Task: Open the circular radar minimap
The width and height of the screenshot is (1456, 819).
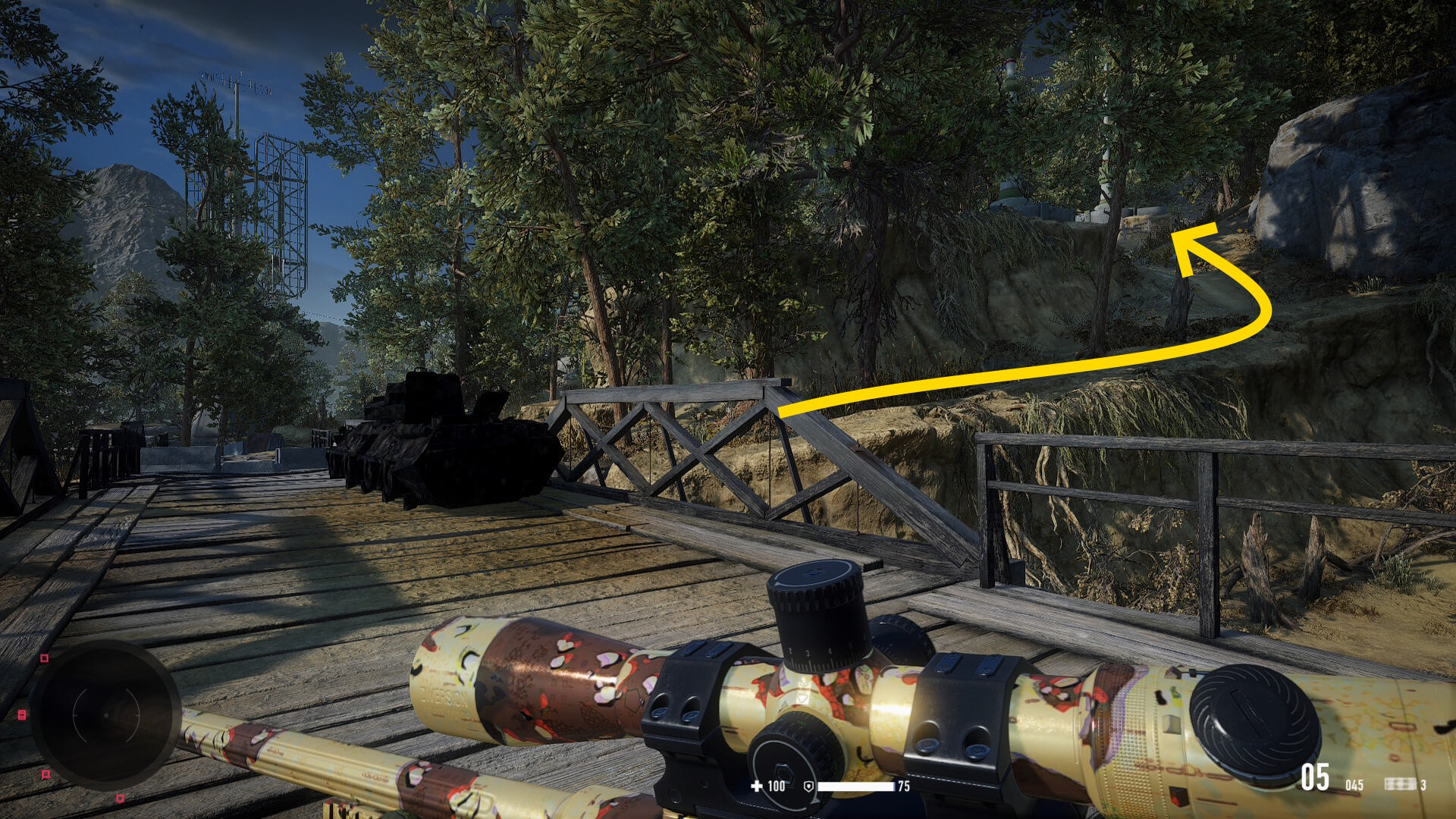Action: (x=104, y=715)
